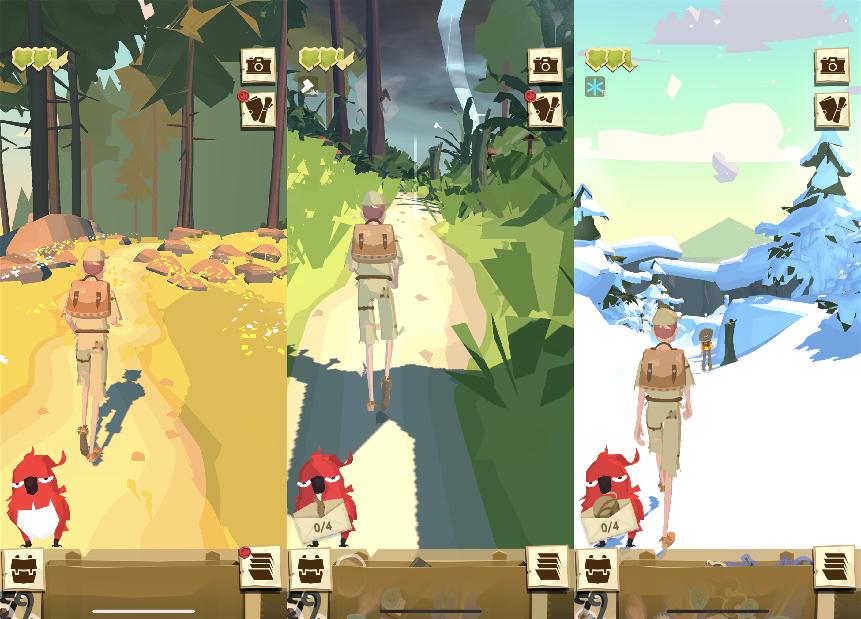Screen dimensions: 861x619
Task: Open the boots icon in the autumn forest scene
Action: (259, 110)
